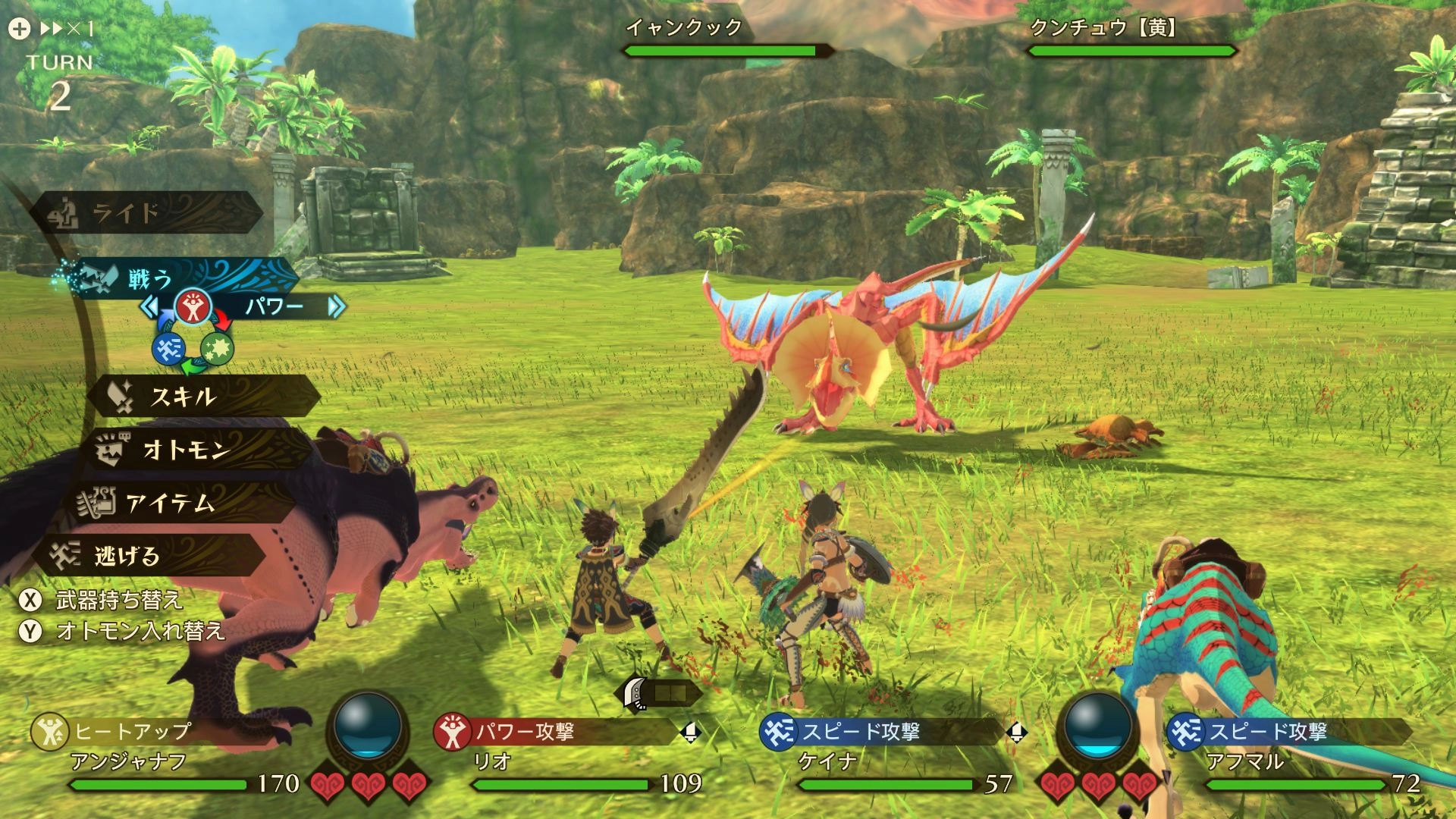Cycle attack type with the left arrow

(x=149, y=306)
